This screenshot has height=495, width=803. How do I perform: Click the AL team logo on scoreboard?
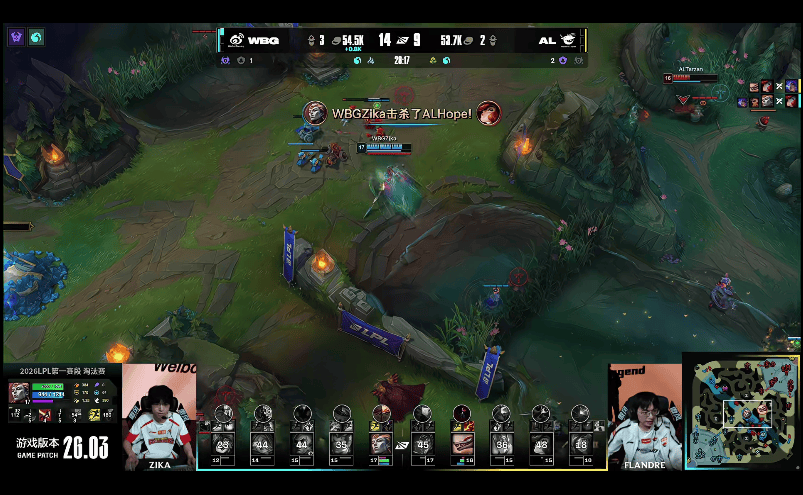click(568, 40)
